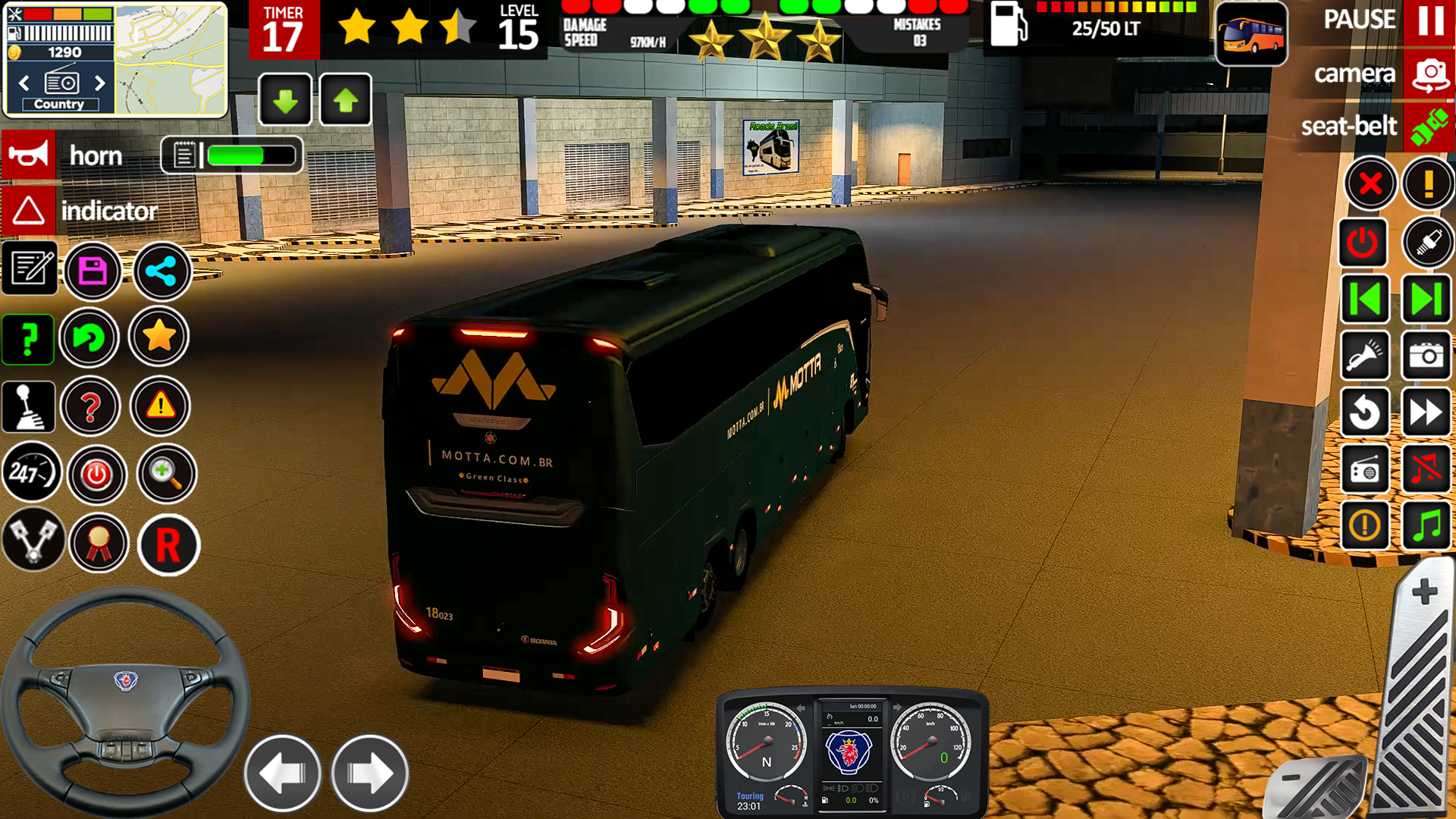The image size is (1456, 819).
Task: Sound the horn
Action: click(29, 155)
